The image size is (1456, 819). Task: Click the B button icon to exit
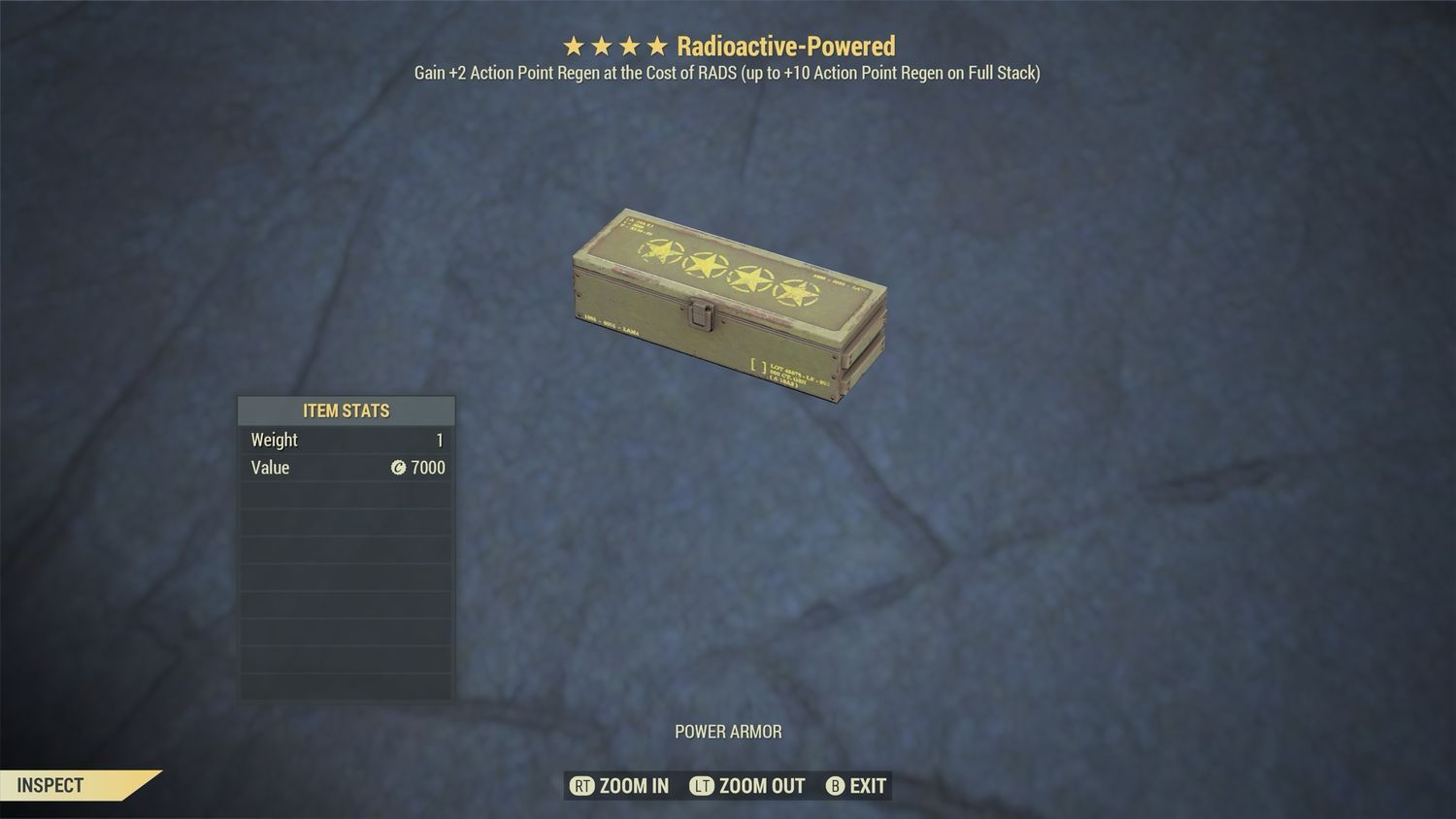(836, 786)
